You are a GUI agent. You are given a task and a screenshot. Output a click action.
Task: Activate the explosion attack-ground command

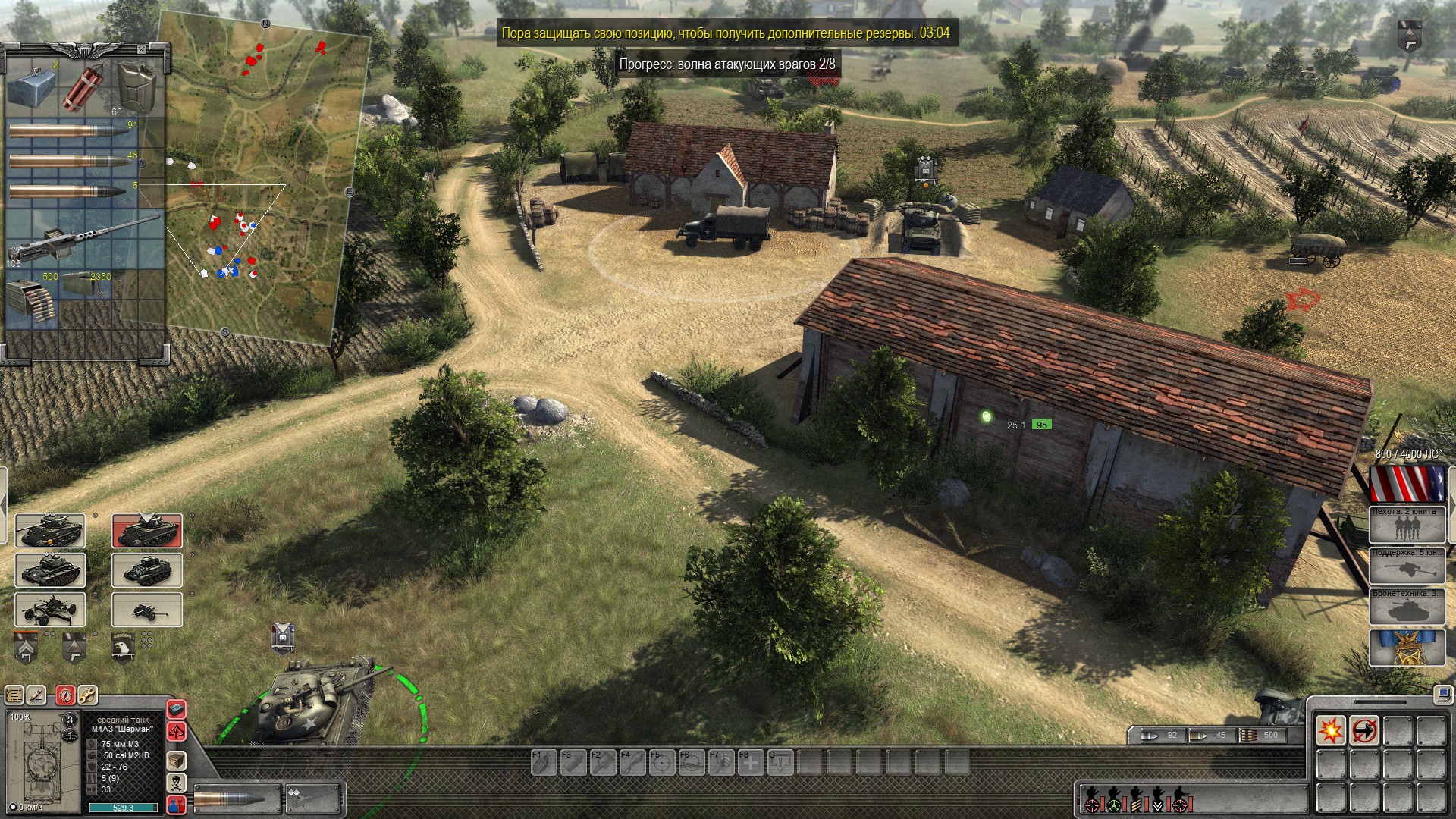click(1330, 731)
